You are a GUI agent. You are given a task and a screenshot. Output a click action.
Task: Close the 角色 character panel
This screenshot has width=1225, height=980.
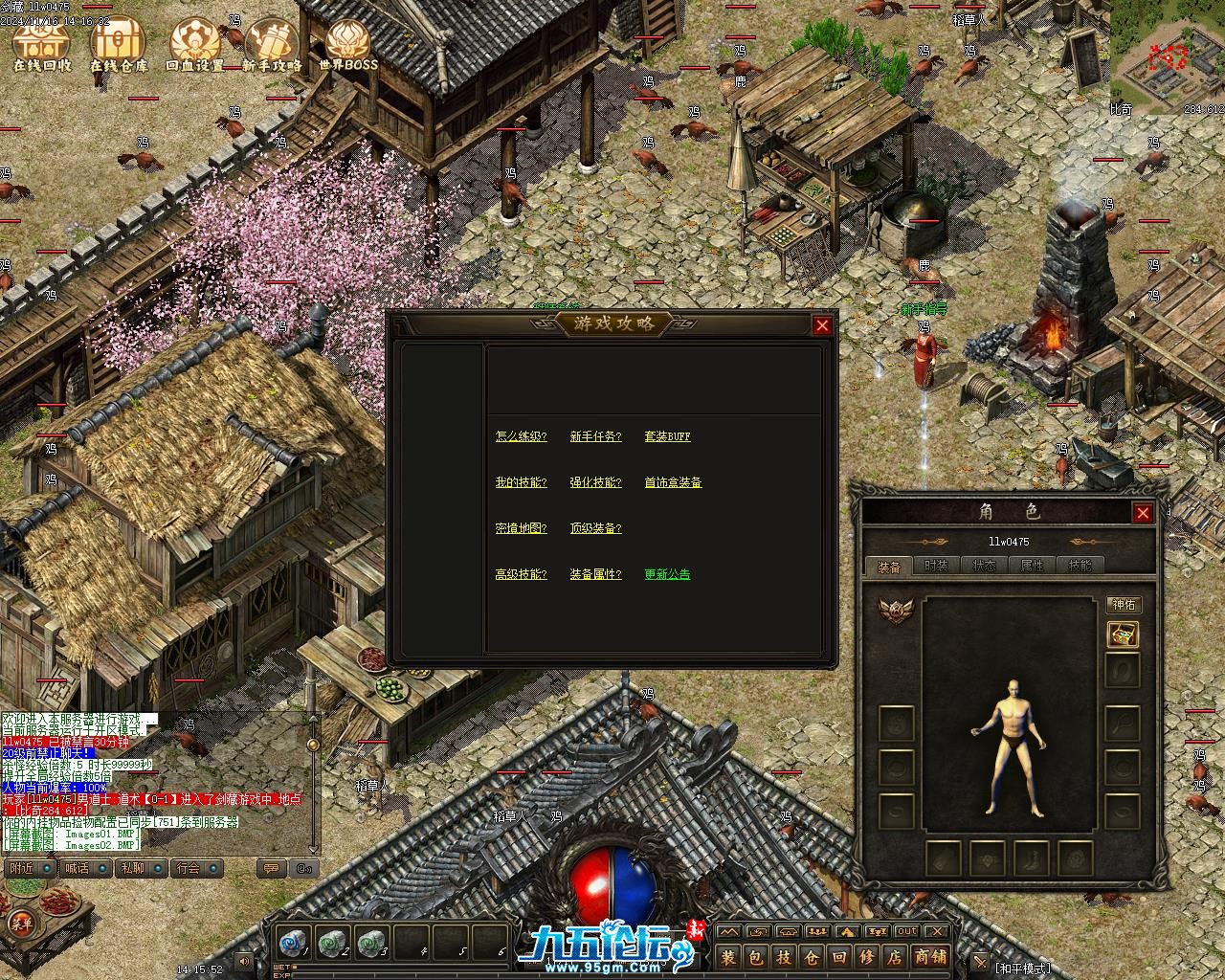[1142, 513]
